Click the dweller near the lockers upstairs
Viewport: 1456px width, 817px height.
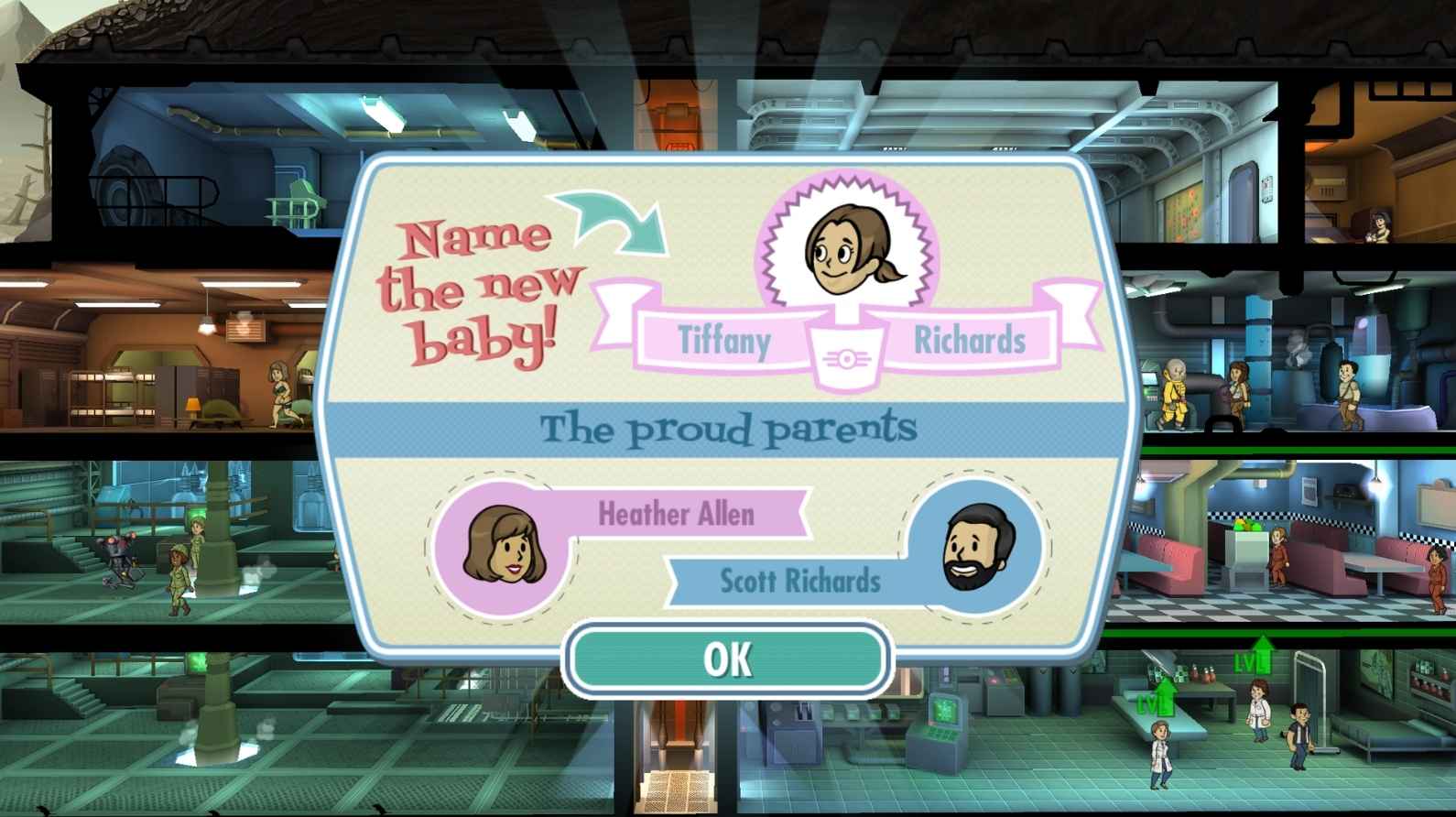pyautogui.click(x=277, y=394)
